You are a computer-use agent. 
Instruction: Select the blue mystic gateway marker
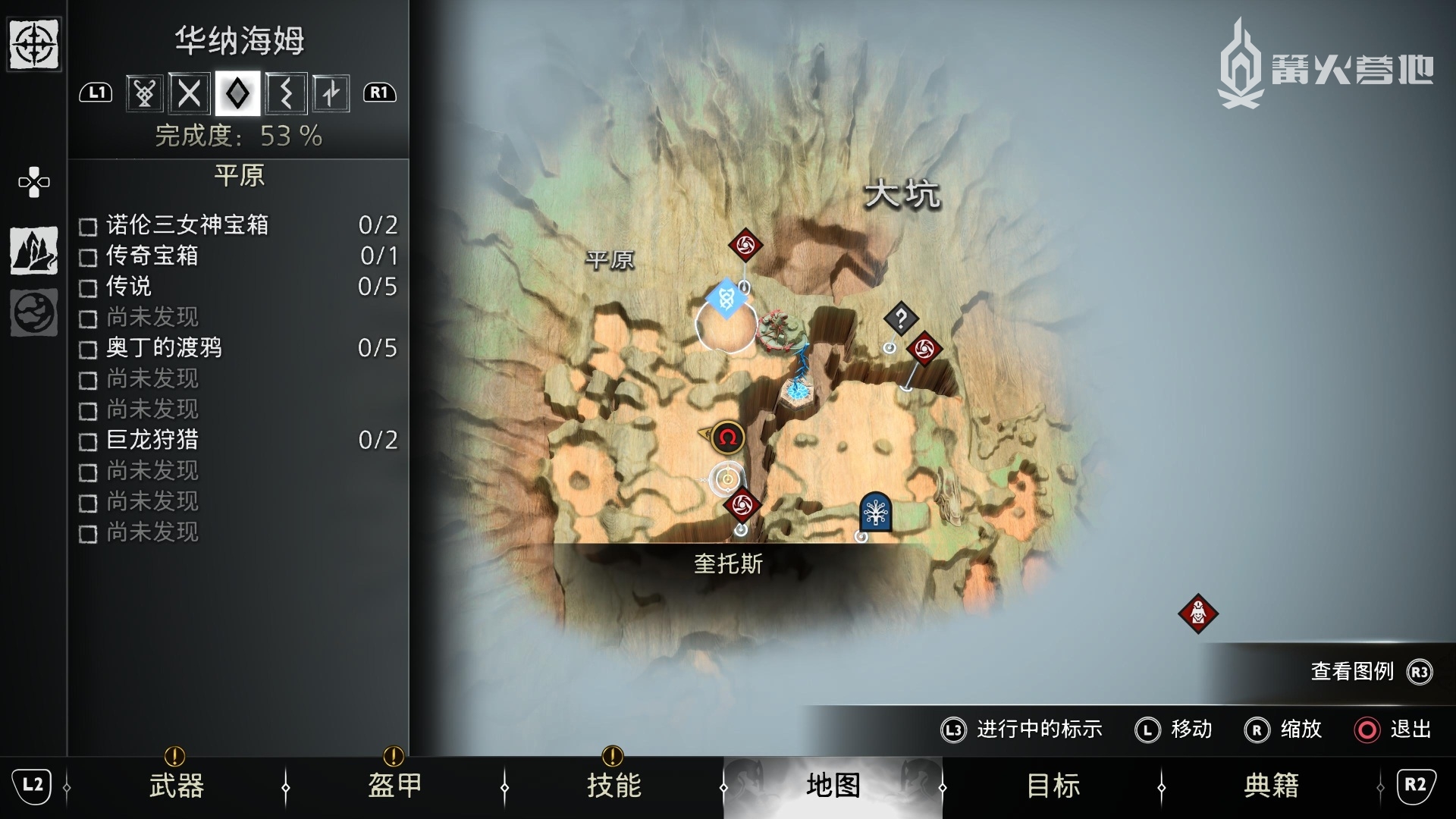pyautogui.click(x=726, y=298)
